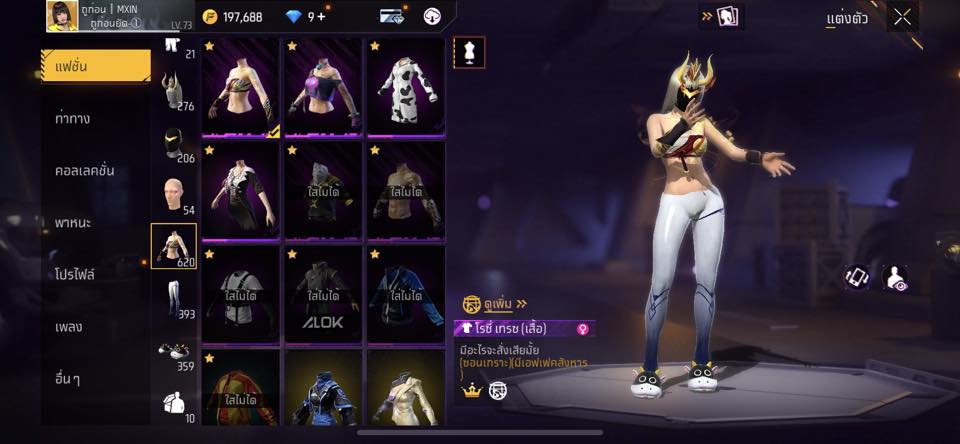Select the white pants category showing 393
This screenshot has width=960, height=444.
coord(173,299)
